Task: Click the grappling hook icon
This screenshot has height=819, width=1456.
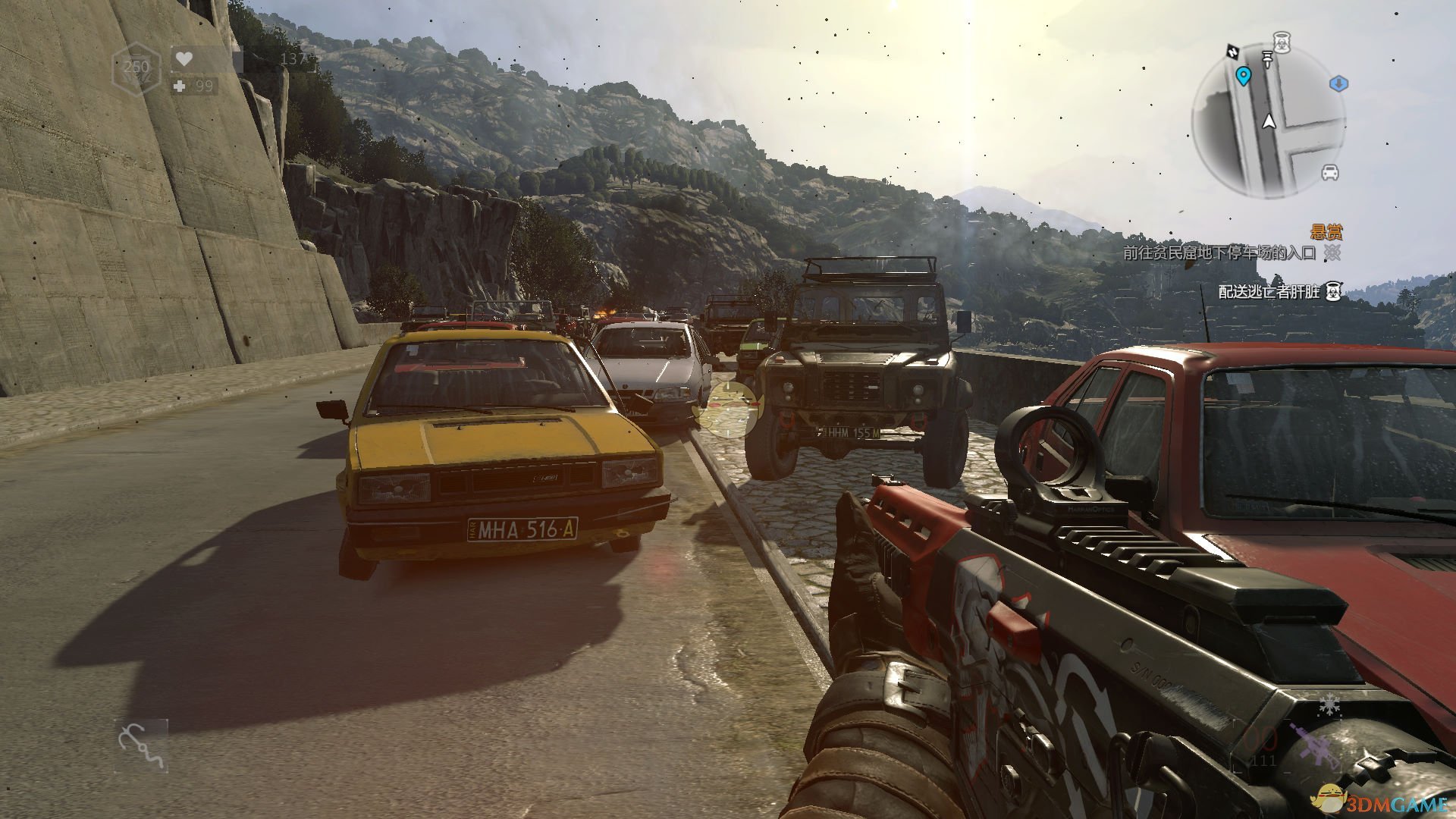Action: click(x=140, y=745)
